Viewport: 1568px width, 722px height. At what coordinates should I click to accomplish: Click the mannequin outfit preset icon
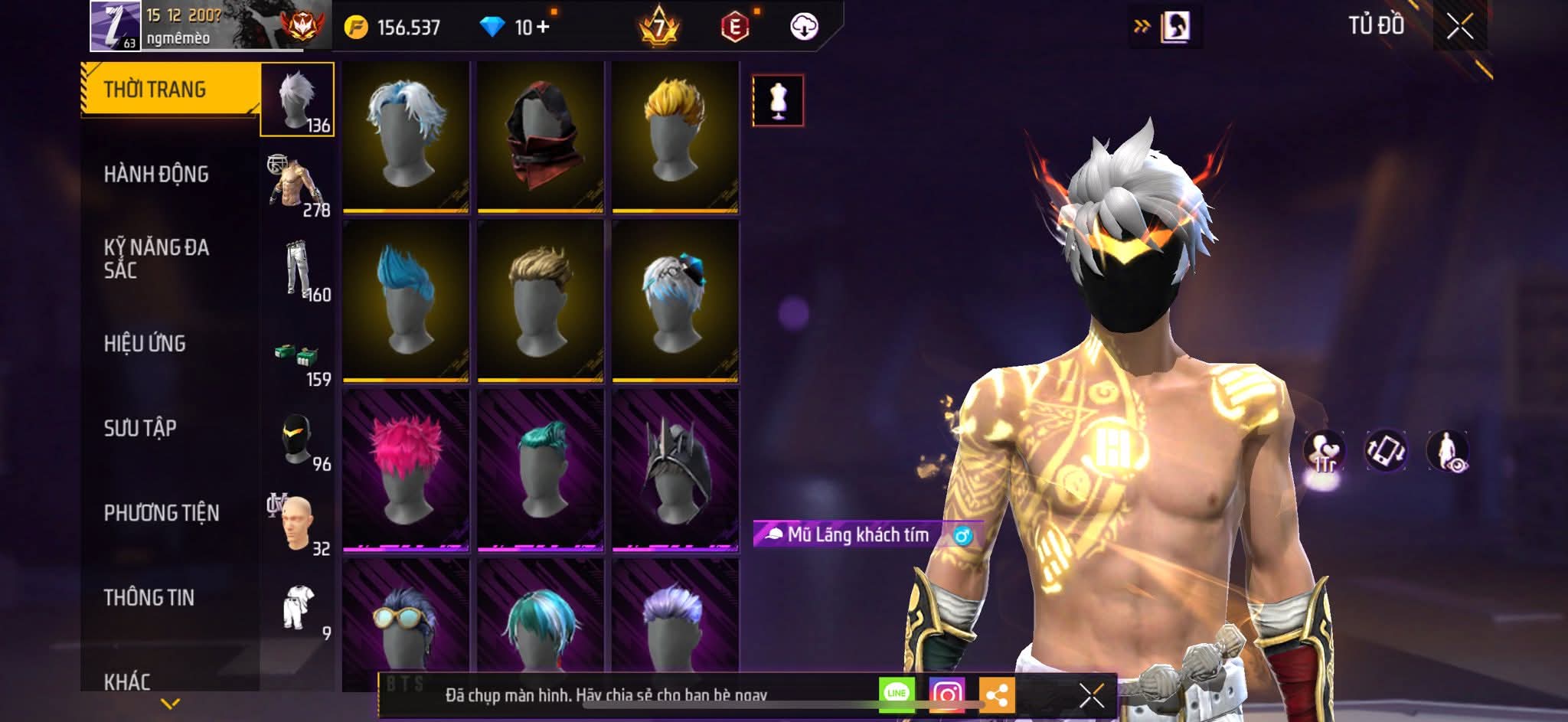coord(778,100)
